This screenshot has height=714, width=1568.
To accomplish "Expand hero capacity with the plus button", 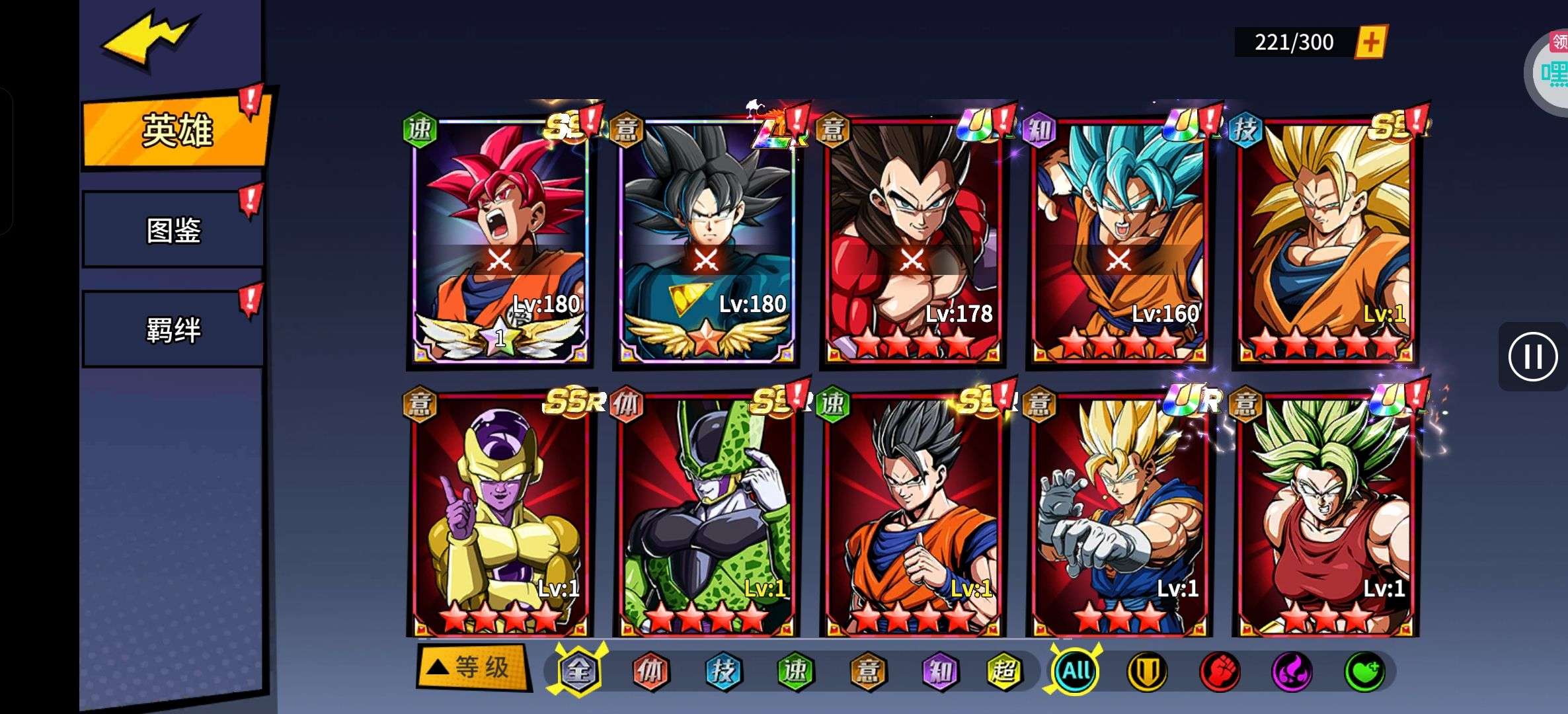I will [x=1370, y=43].
